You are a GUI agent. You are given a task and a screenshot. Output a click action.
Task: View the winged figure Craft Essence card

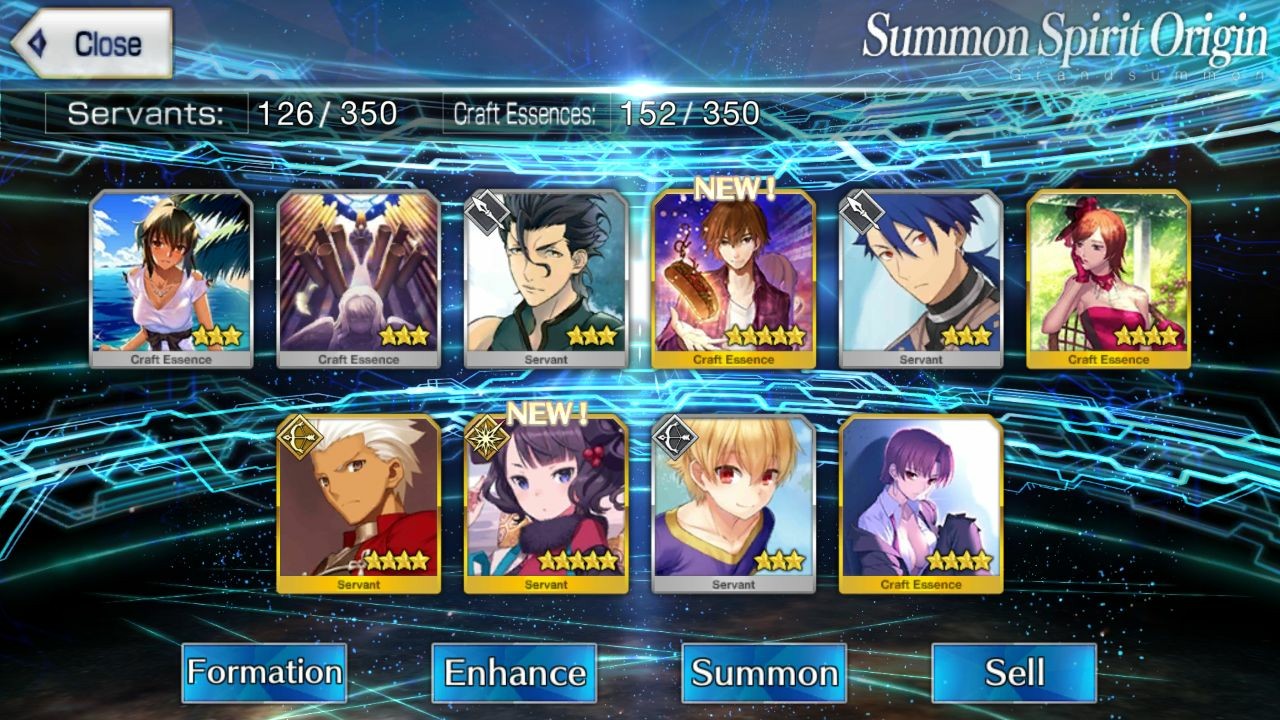[359, 279]
